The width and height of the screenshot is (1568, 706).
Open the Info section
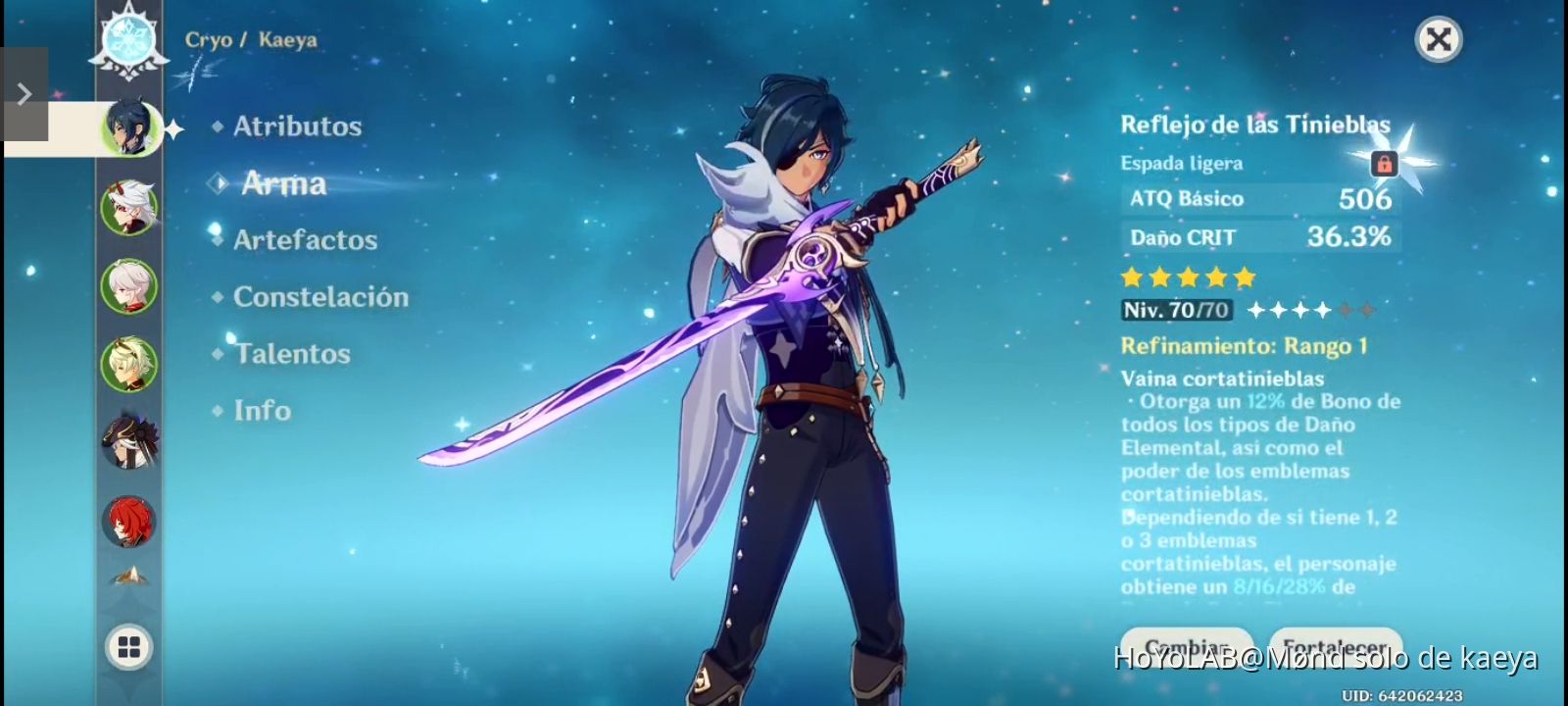pos(262,410)
